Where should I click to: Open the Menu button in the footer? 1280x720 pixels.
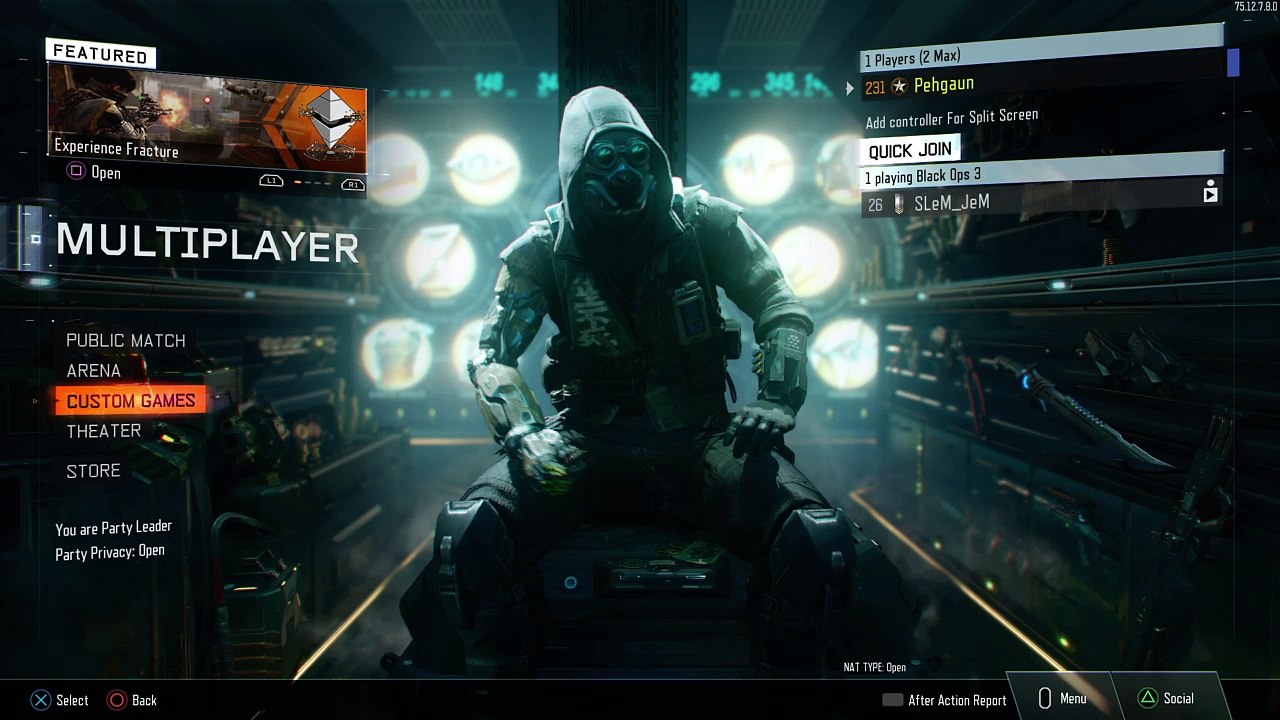click(x=1062, y=699)
